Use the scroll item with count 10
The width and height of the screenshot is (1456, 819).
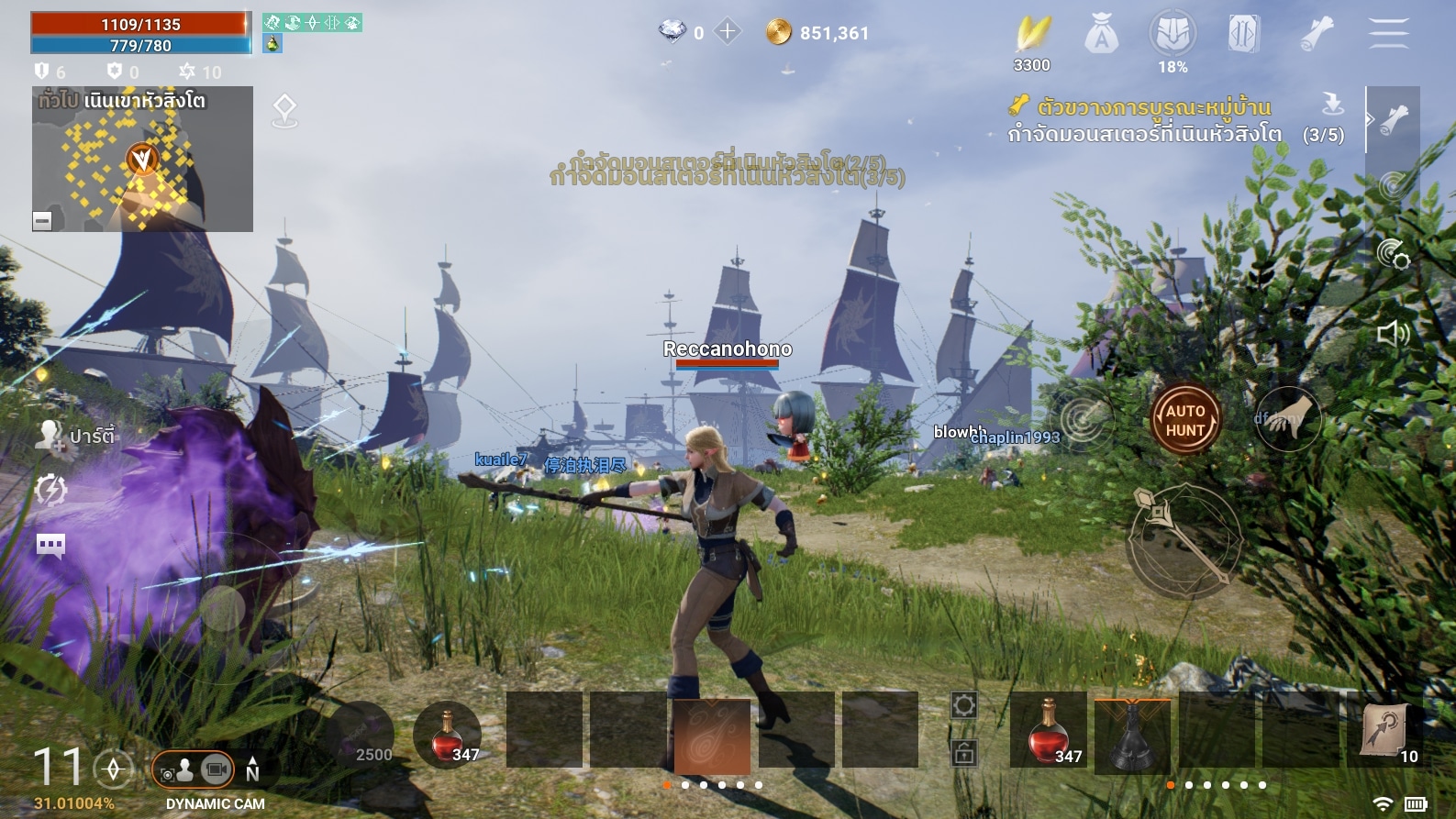pyautogui.click(x=1385, y=731)
